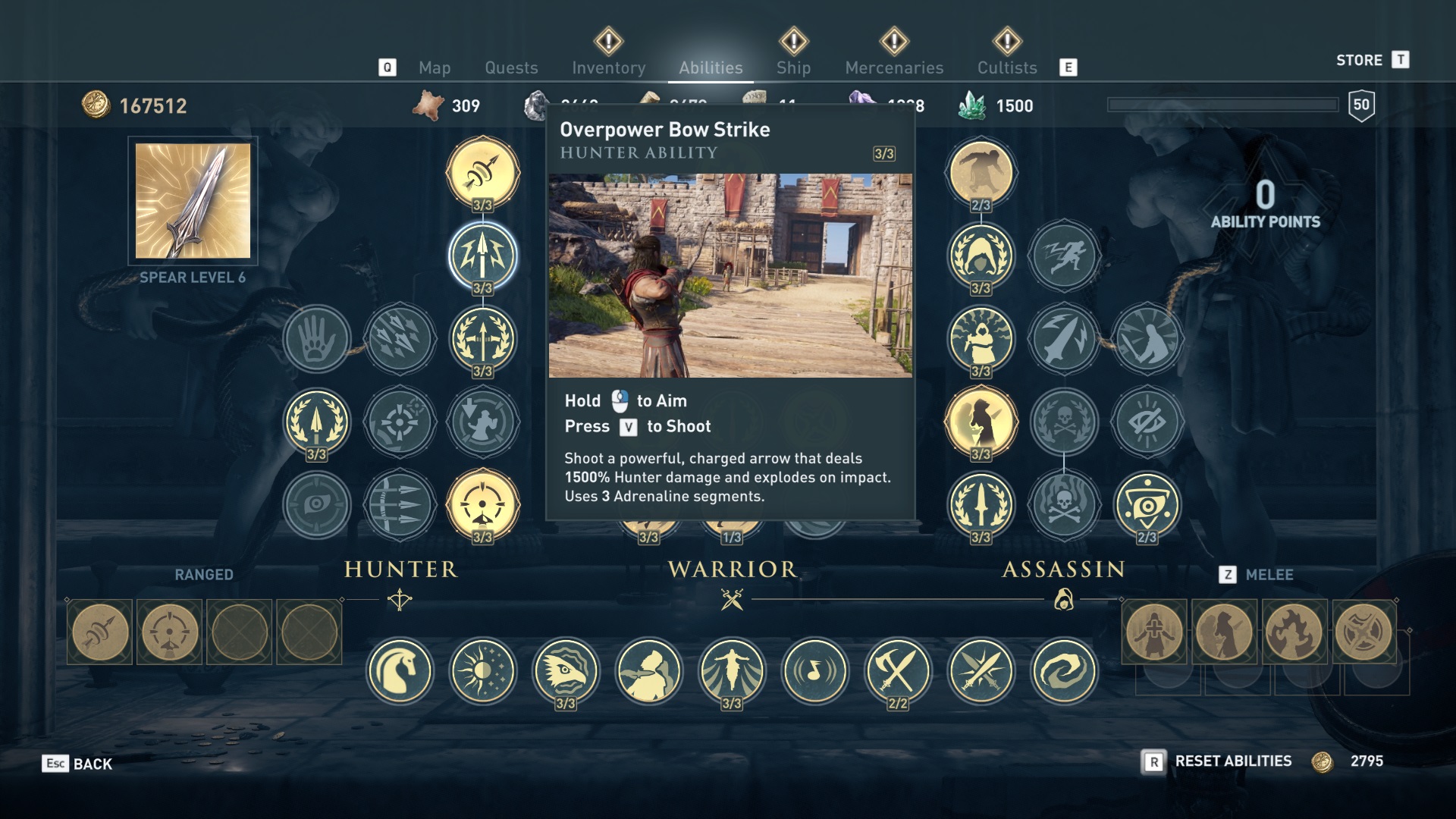Select the flame ability melee slot
The image size is (1456, 819).
point(1294,632)
